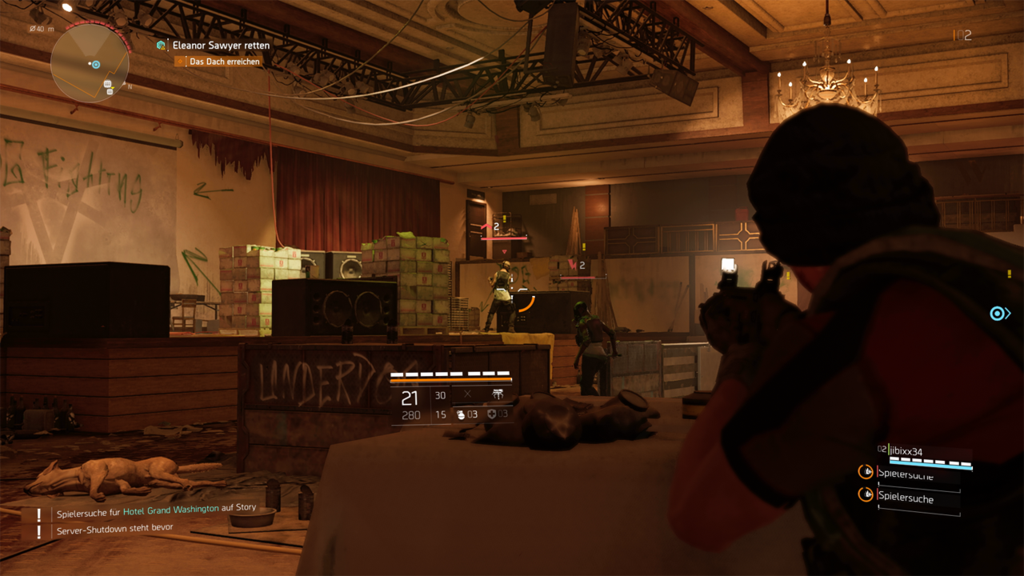Select the empty X skill slot

click(467, 395)
